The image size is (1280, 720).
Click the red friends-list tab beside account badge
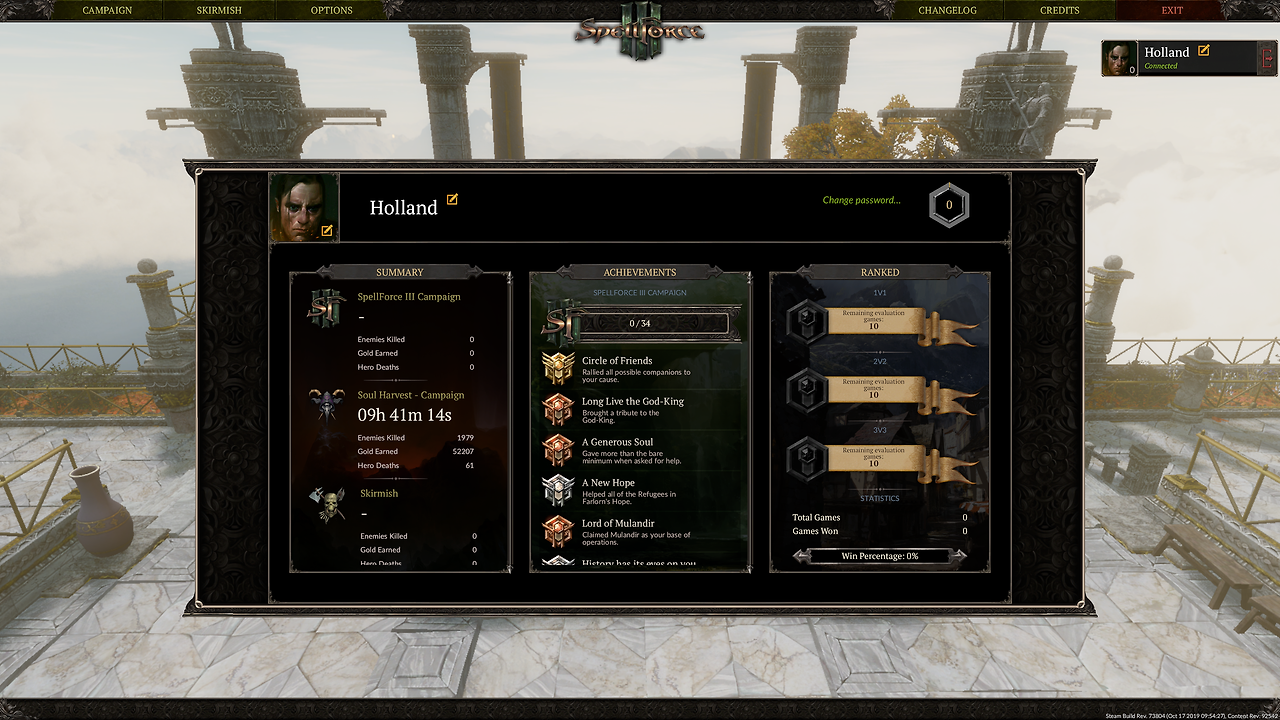point(1268,58)
